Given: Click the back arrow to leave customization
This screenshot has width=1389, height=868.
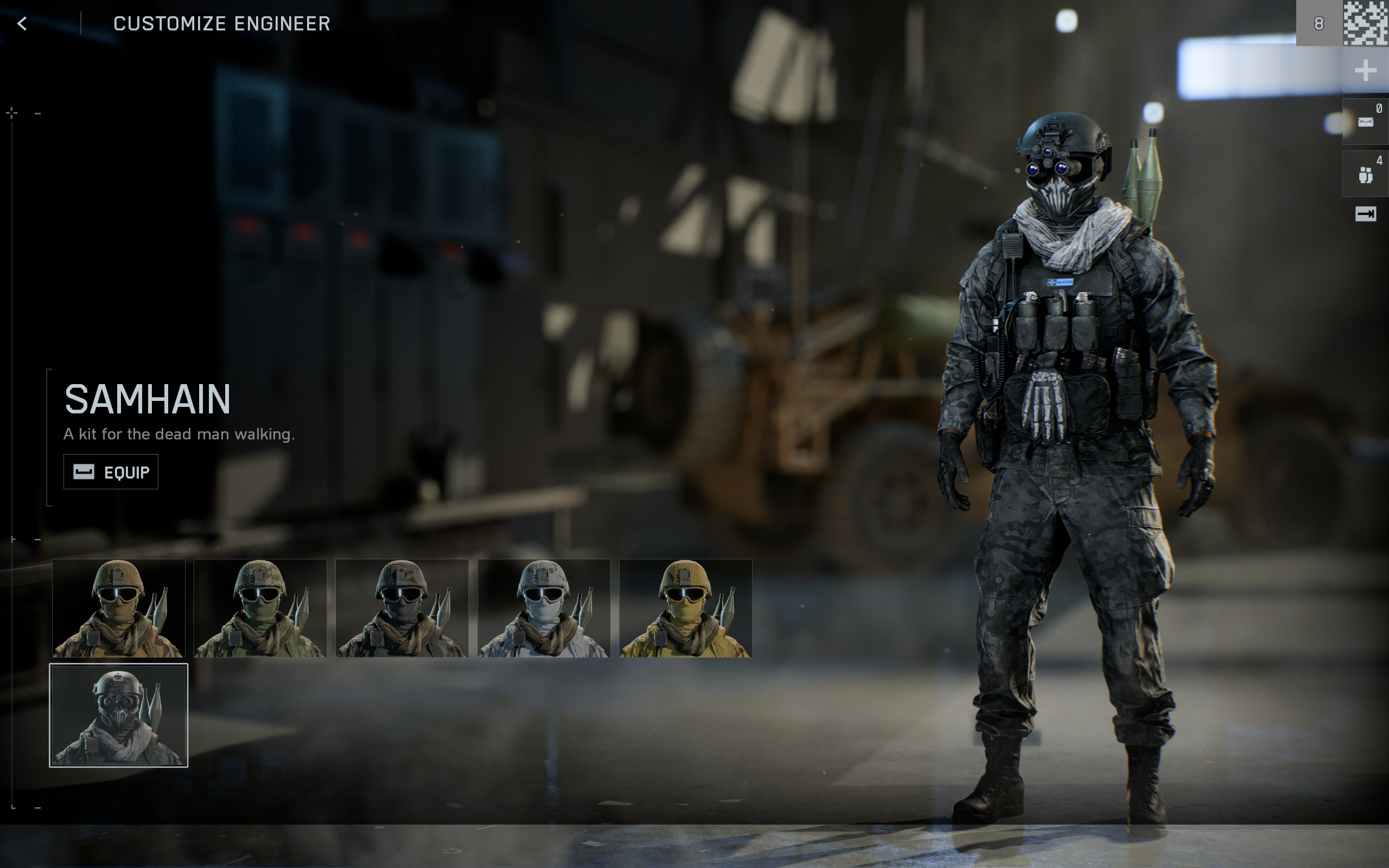Looking at the screenshot, I should (x=21, y=24).
